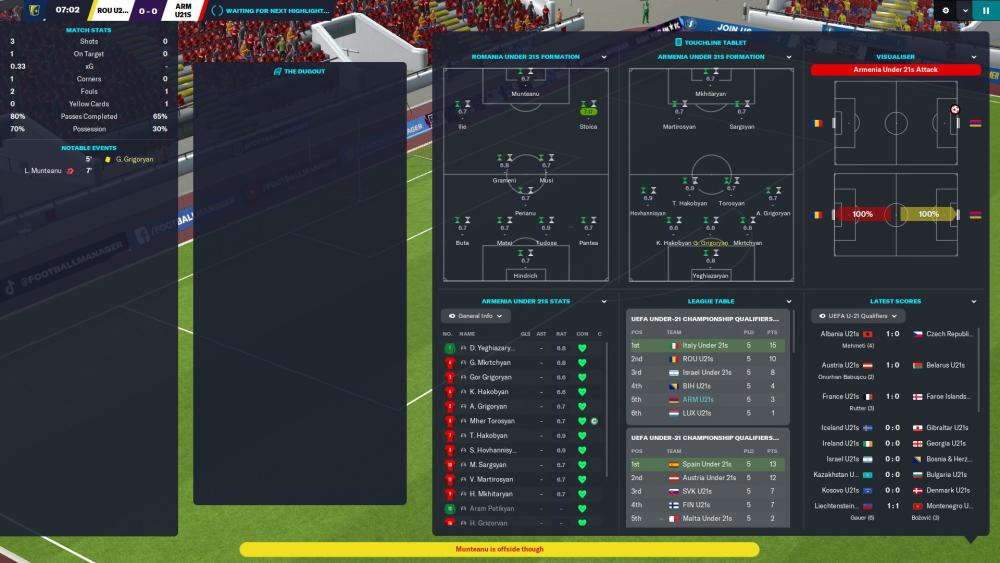The width and height of the screenshot is (1000, 563).
Task: Open the match settings gear icon
Action: point(946,11)
